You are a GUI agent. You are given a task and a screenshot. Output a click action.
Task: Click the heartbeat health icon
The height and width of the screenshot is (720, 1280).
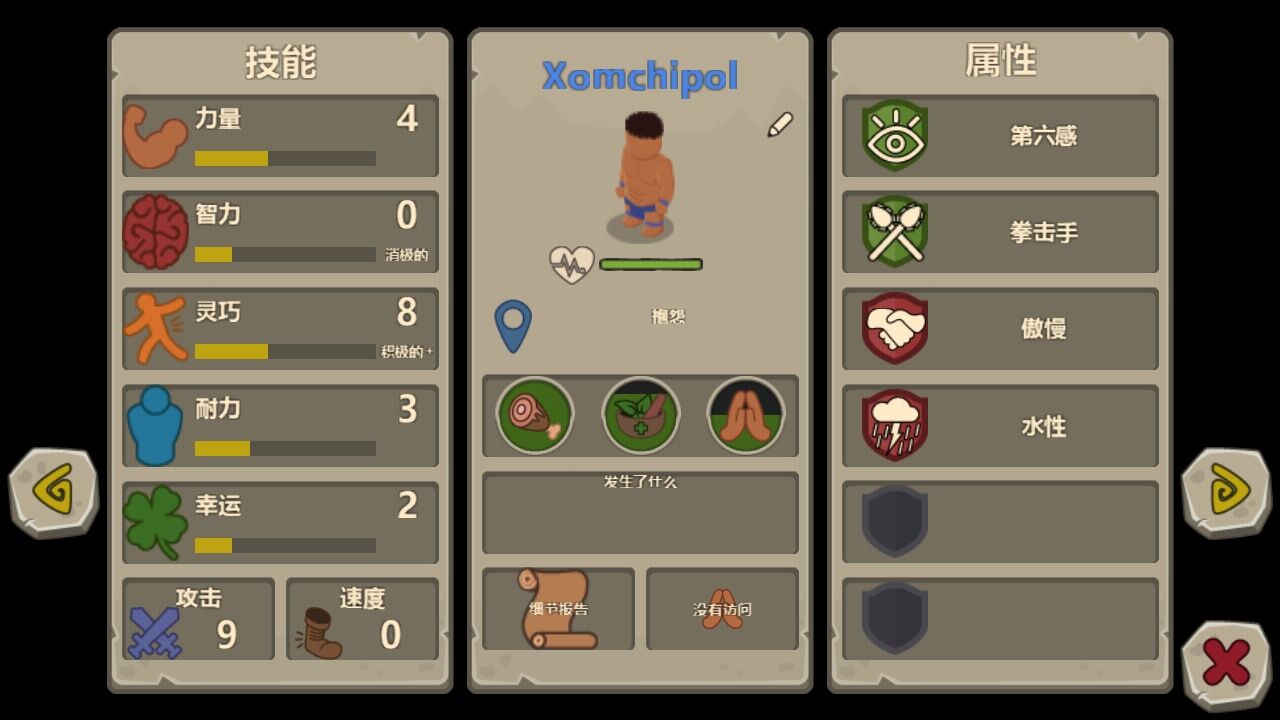pyautogui.click(x=570, y=263)
